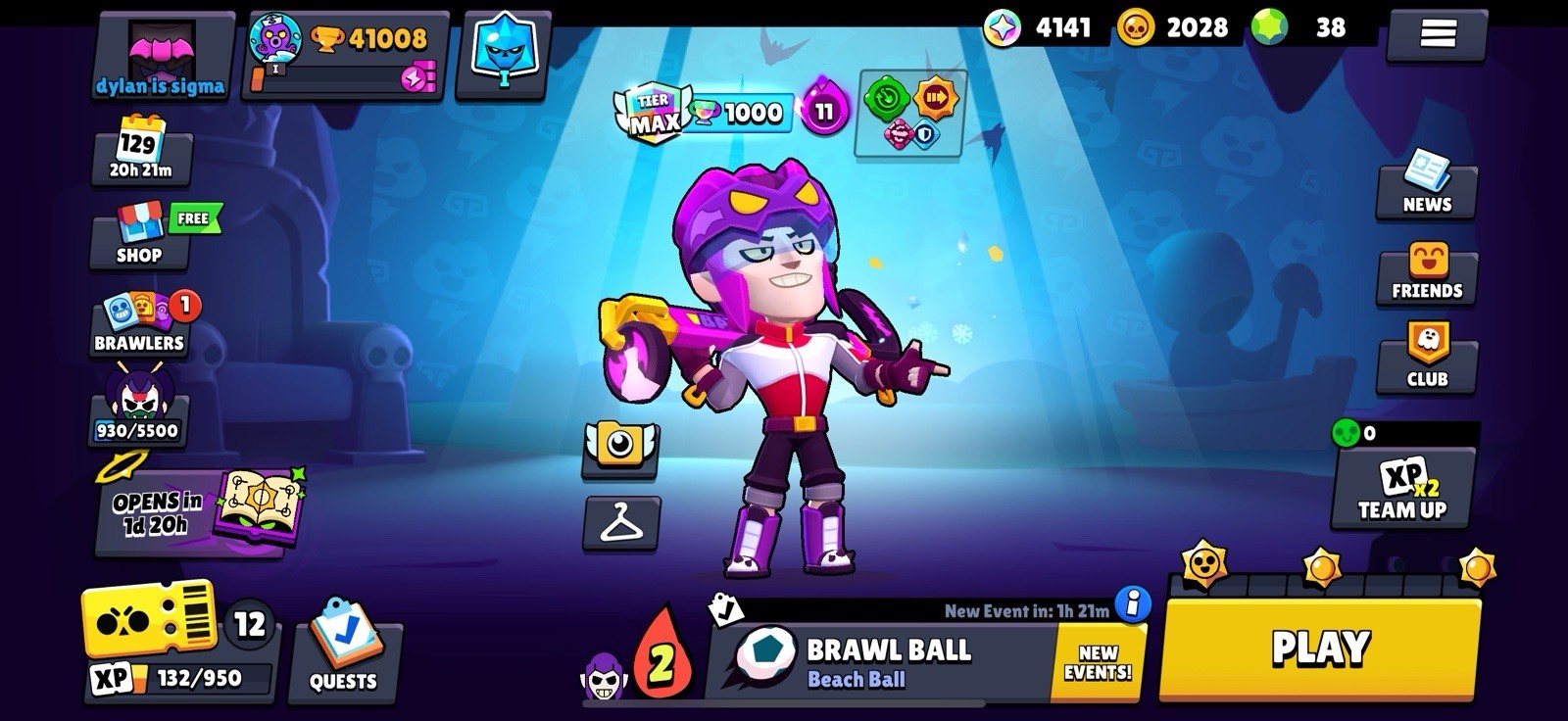Open the 129-day streak calendar

click(x=137, y=152)
